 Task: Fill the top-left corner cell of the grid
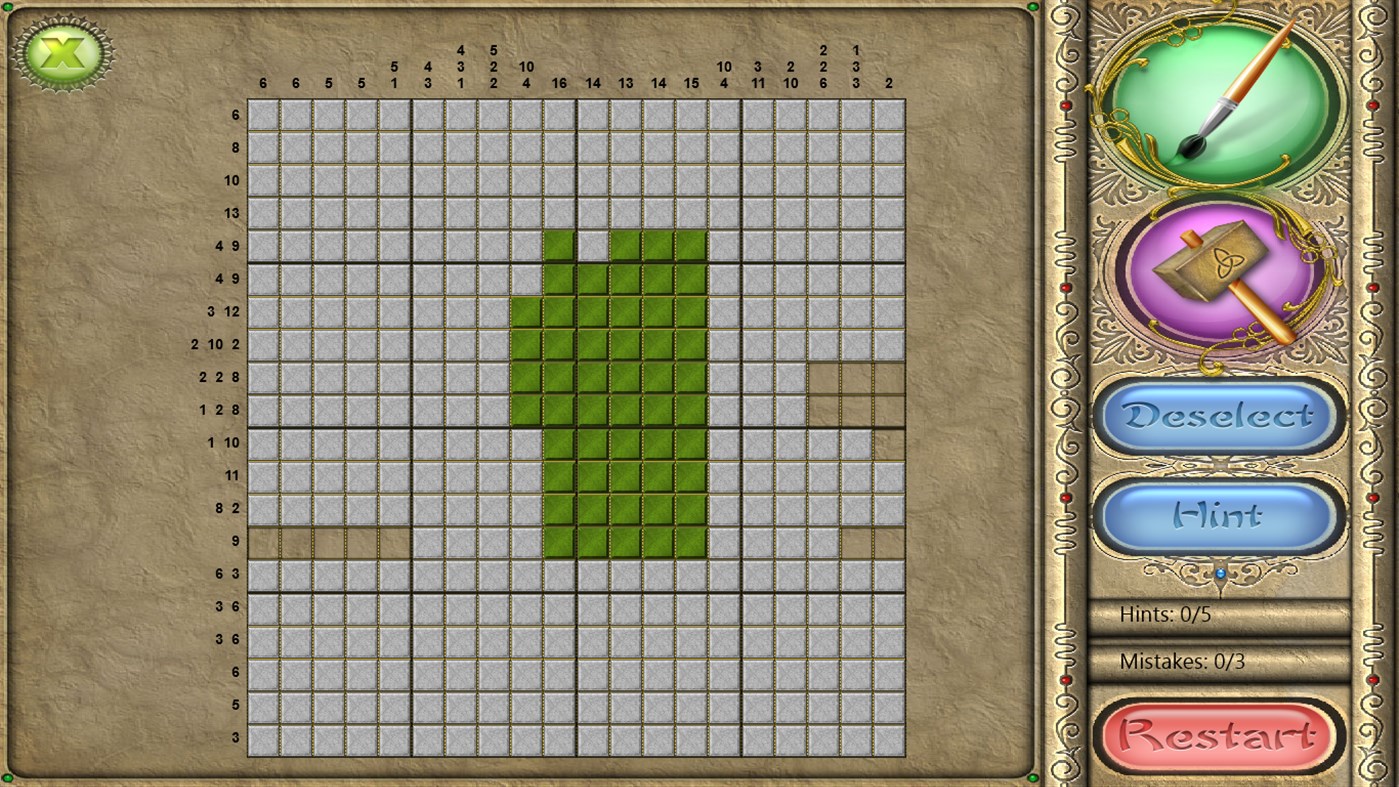tap(263, 114)
